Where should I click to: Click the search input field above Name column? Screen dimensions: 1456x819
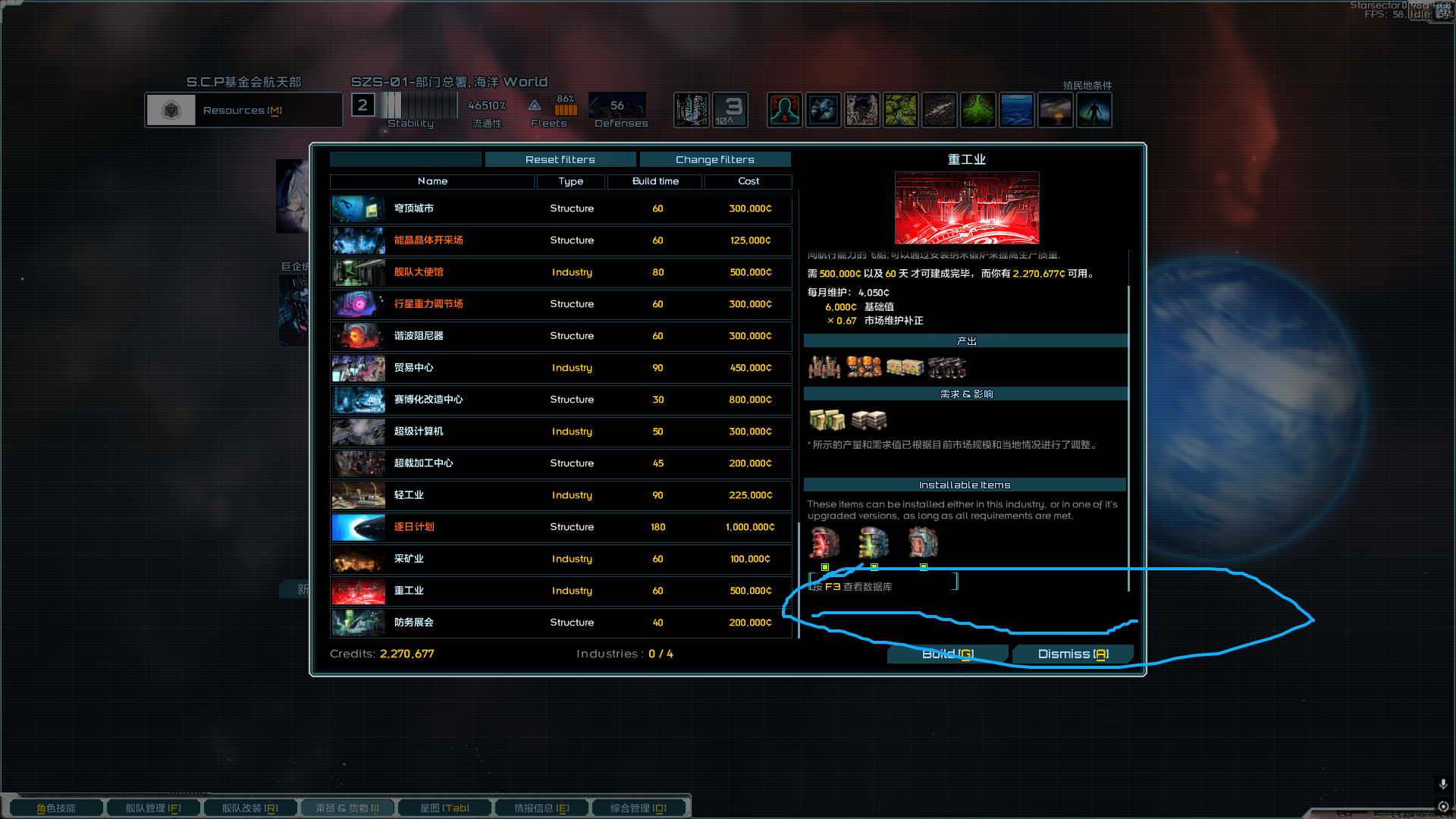click(405, 159)
